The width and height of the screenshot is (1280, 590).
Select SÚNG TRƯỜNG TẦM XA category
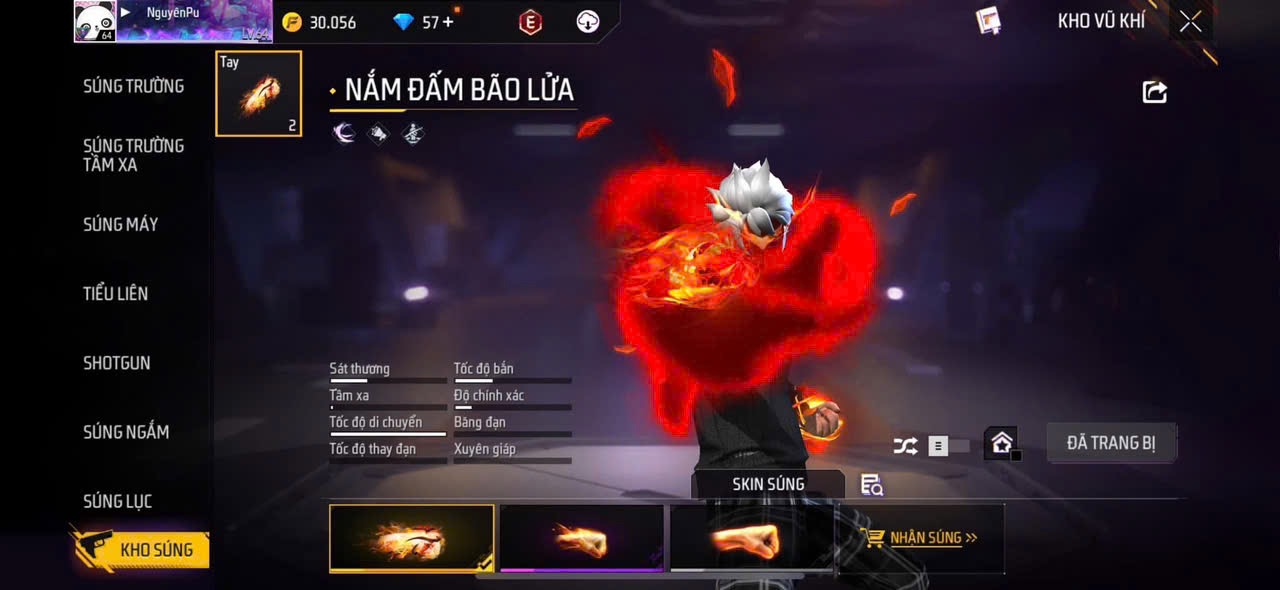133,155
